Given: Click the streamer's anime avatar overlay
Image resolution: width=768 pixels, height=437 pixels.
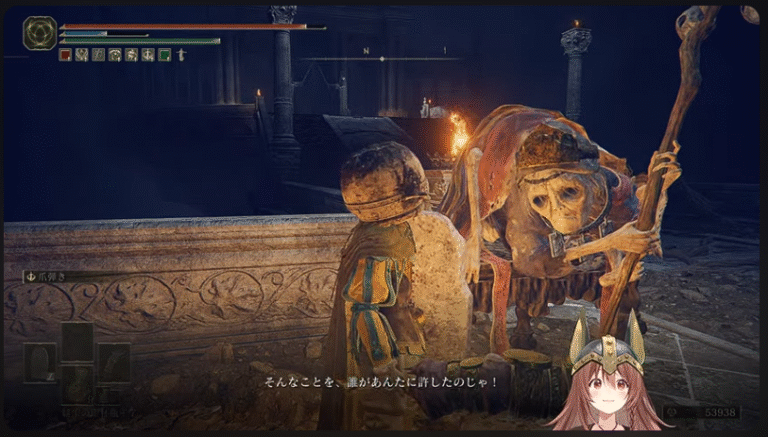Looking at the screenshot, I should pyautogui.click(x=606, y=382).
